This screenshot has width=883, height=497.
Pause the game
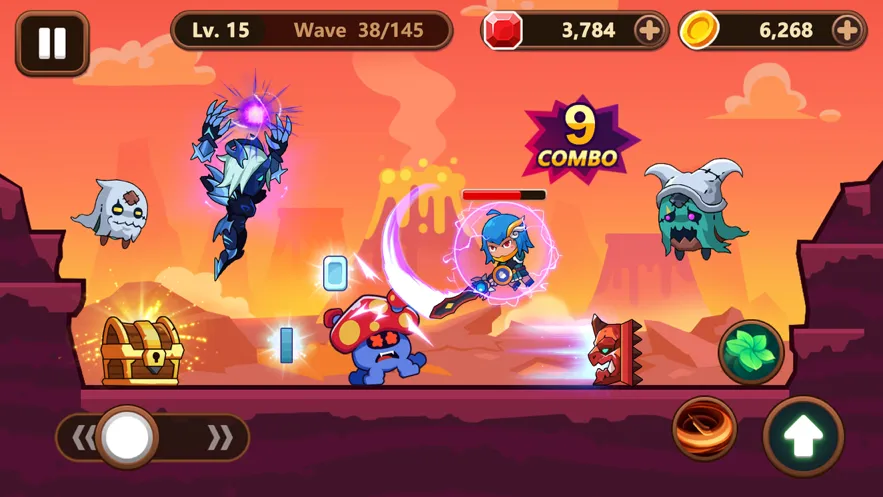[x=52, y=43]
